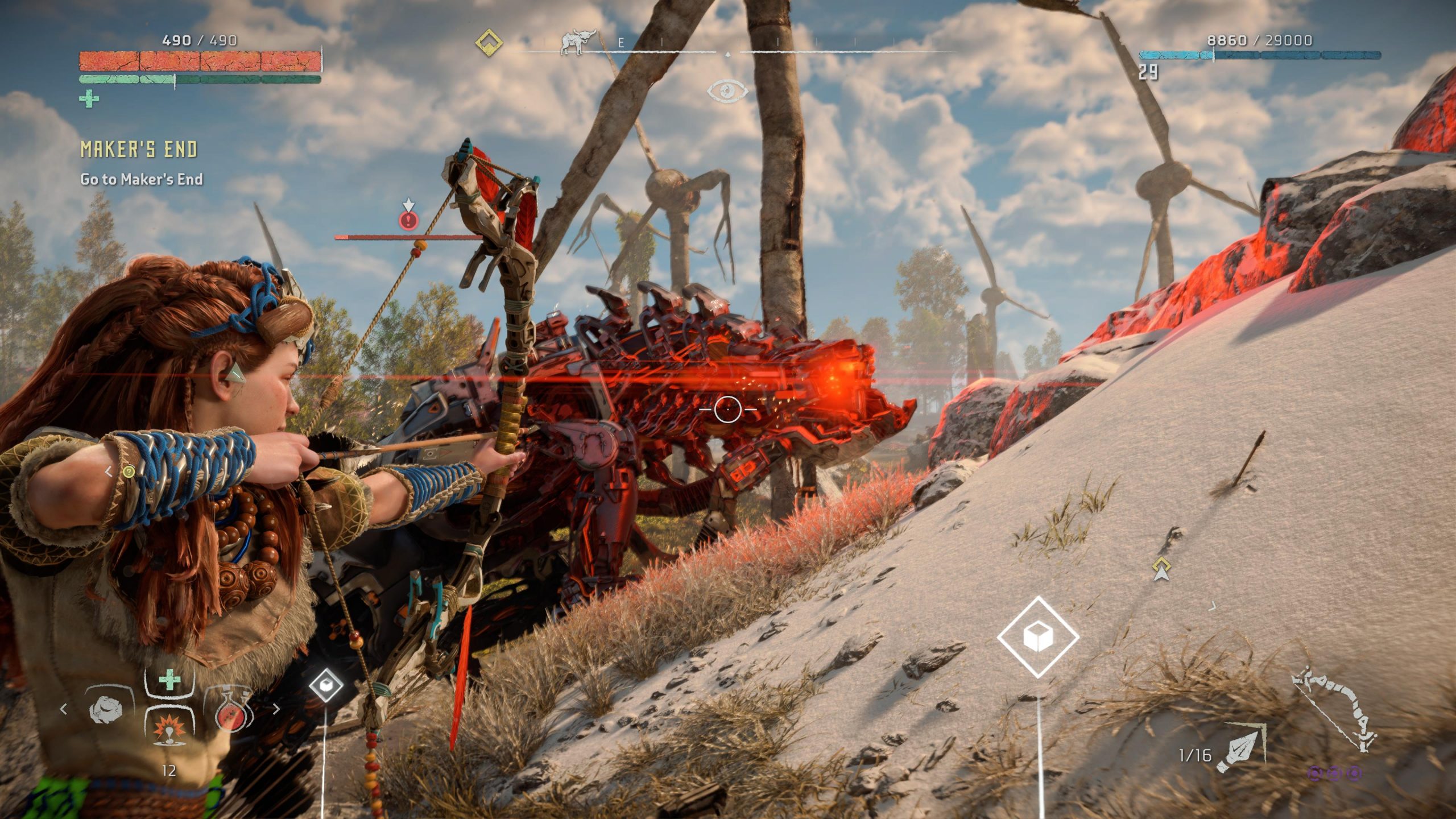The image size is (1456, 819).
Task: Cycle the tool hotbar right with the arrow
Action: 276,709
